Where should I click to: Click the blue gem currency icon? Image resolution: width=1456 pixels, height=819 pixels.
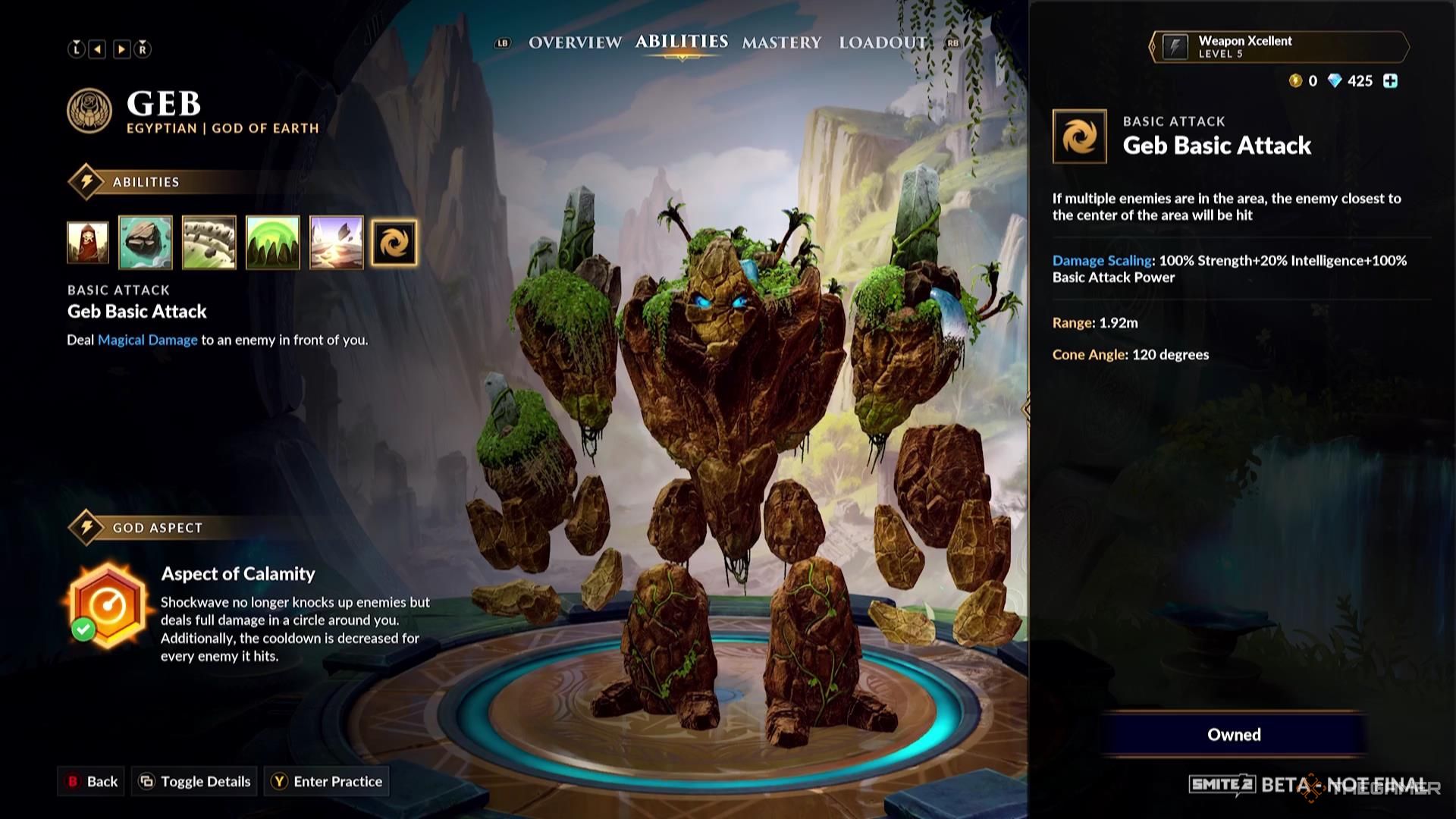click(x=1336, y=80)
